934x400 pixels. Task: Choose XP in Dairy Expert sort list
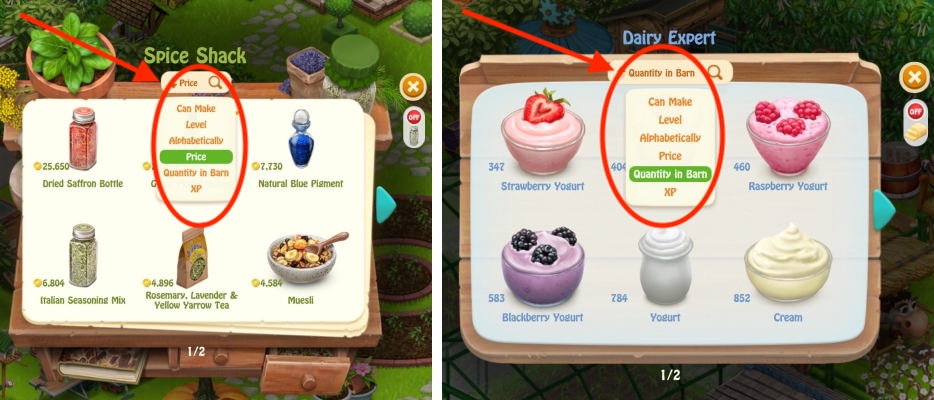click(670, 190)
